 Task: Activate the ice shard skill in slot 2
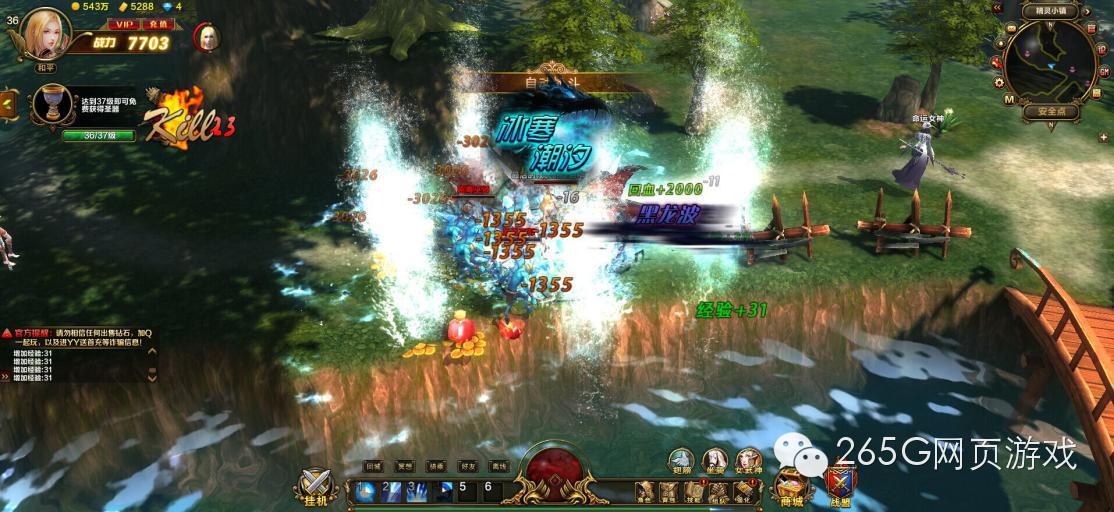pyautogui.click(x=394, y=491)
